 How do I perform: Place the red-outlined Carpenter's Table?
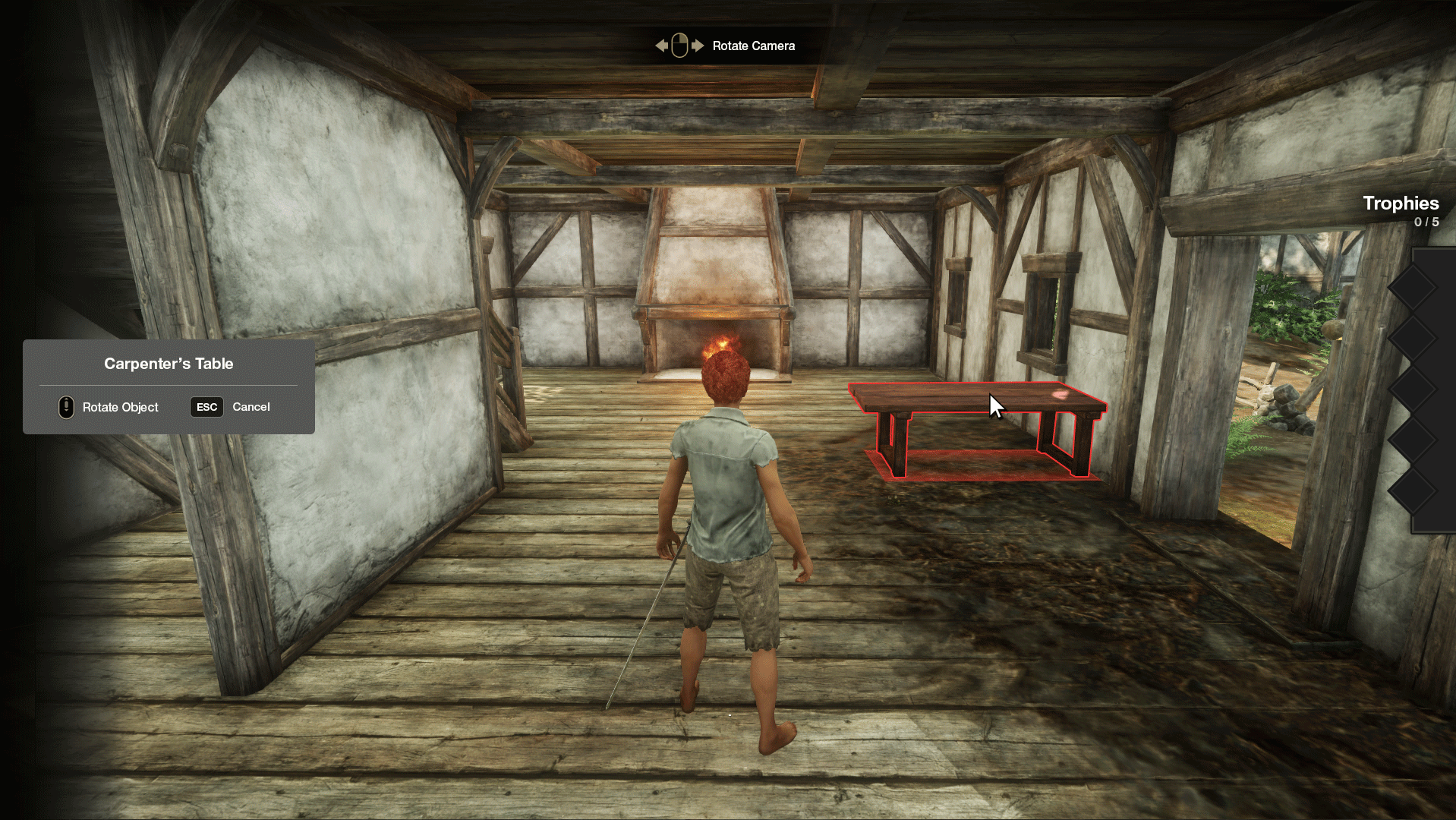pyautogui.click(x=978, y=425)
